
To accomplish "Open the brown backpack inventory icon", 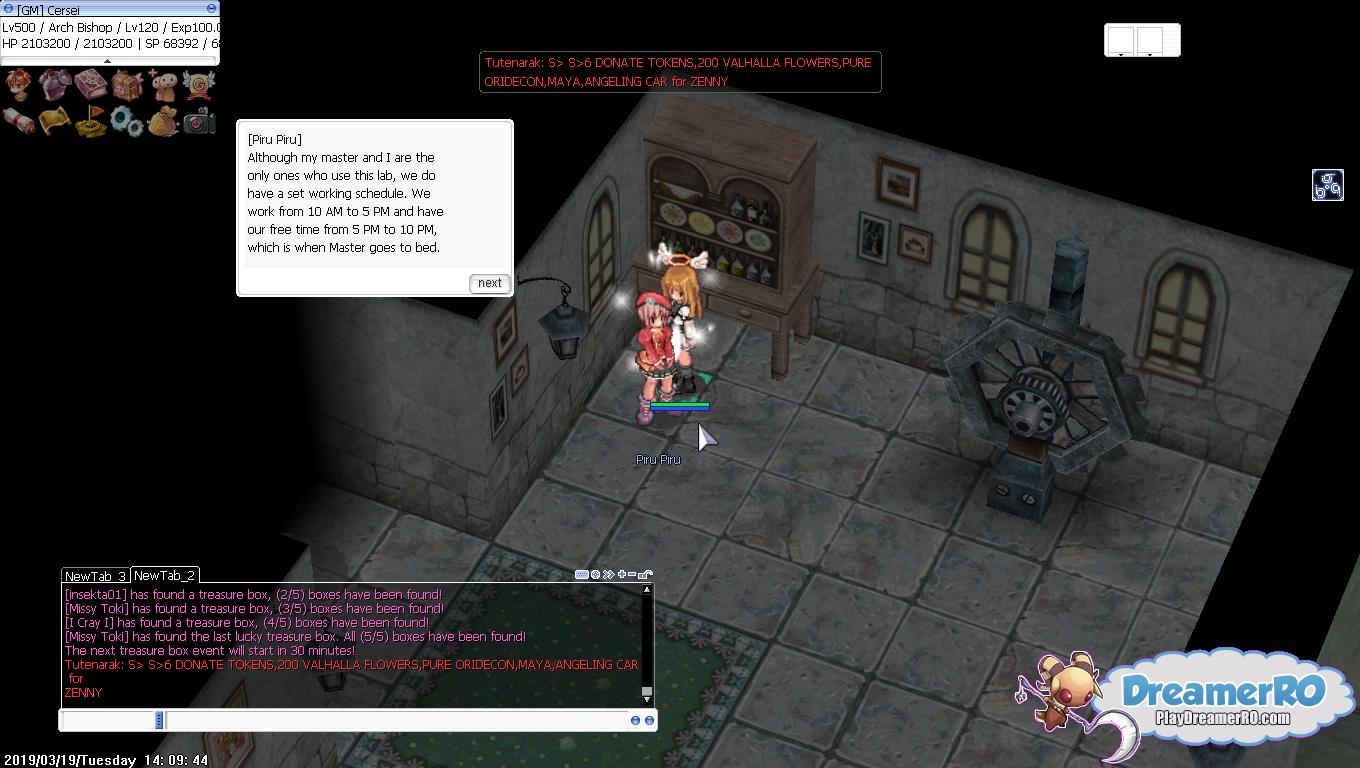I will (127, 85).
